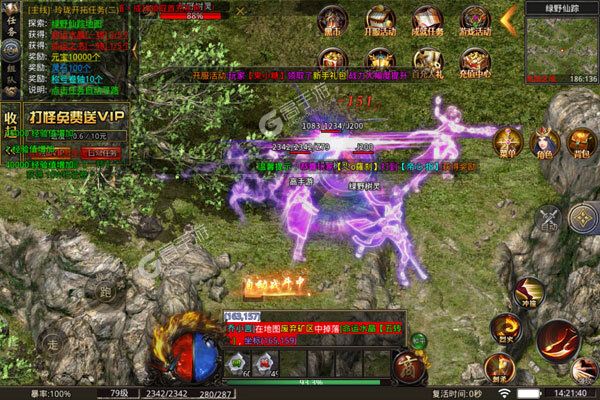This screenshot has width=600, height=400.
Task: Open the 成就任务 achievement quests
Action: click(x=423, y=23)
